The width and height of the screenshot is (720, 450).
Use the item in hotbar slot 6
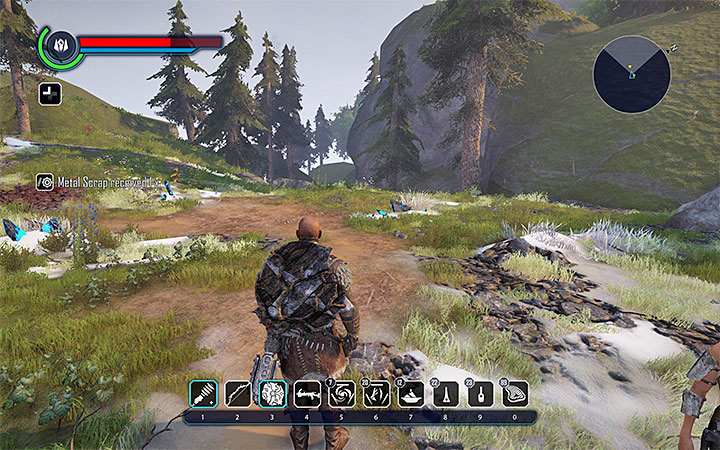377,394
